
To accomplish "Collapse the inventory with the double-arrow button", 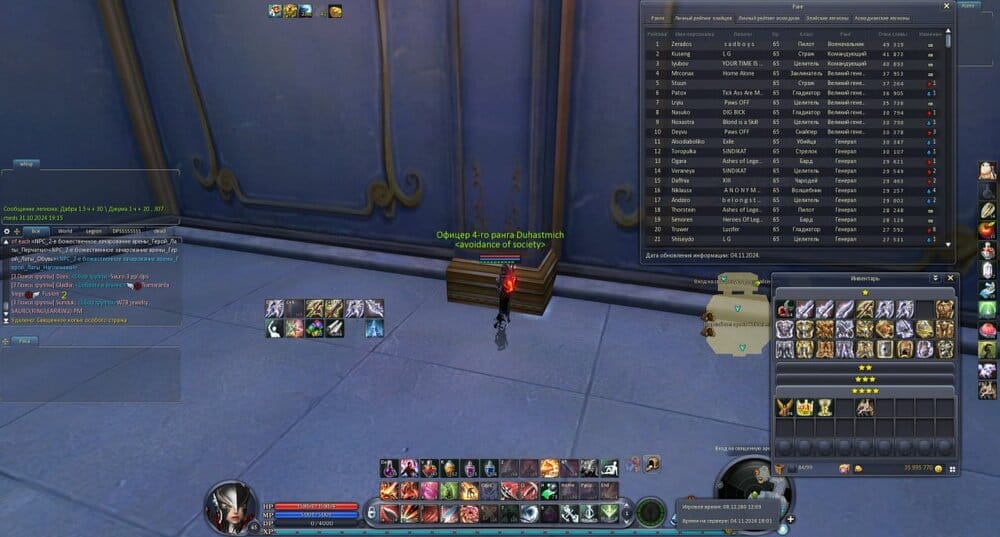I will [x=935, y=277].
